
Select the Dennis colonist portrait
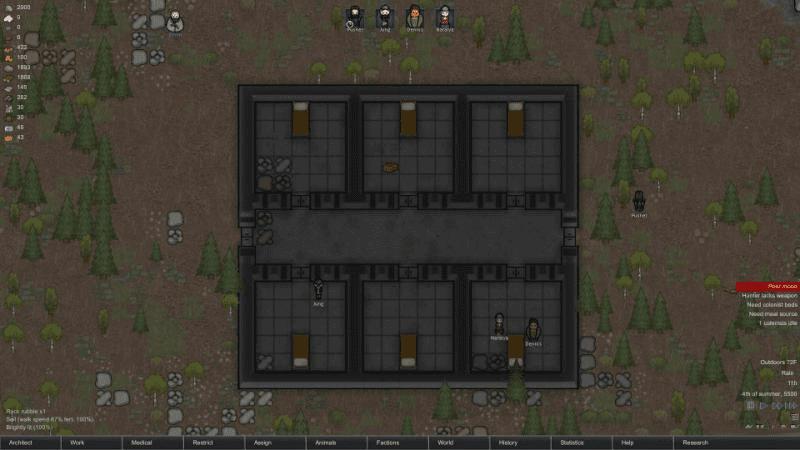coord(414,17)
